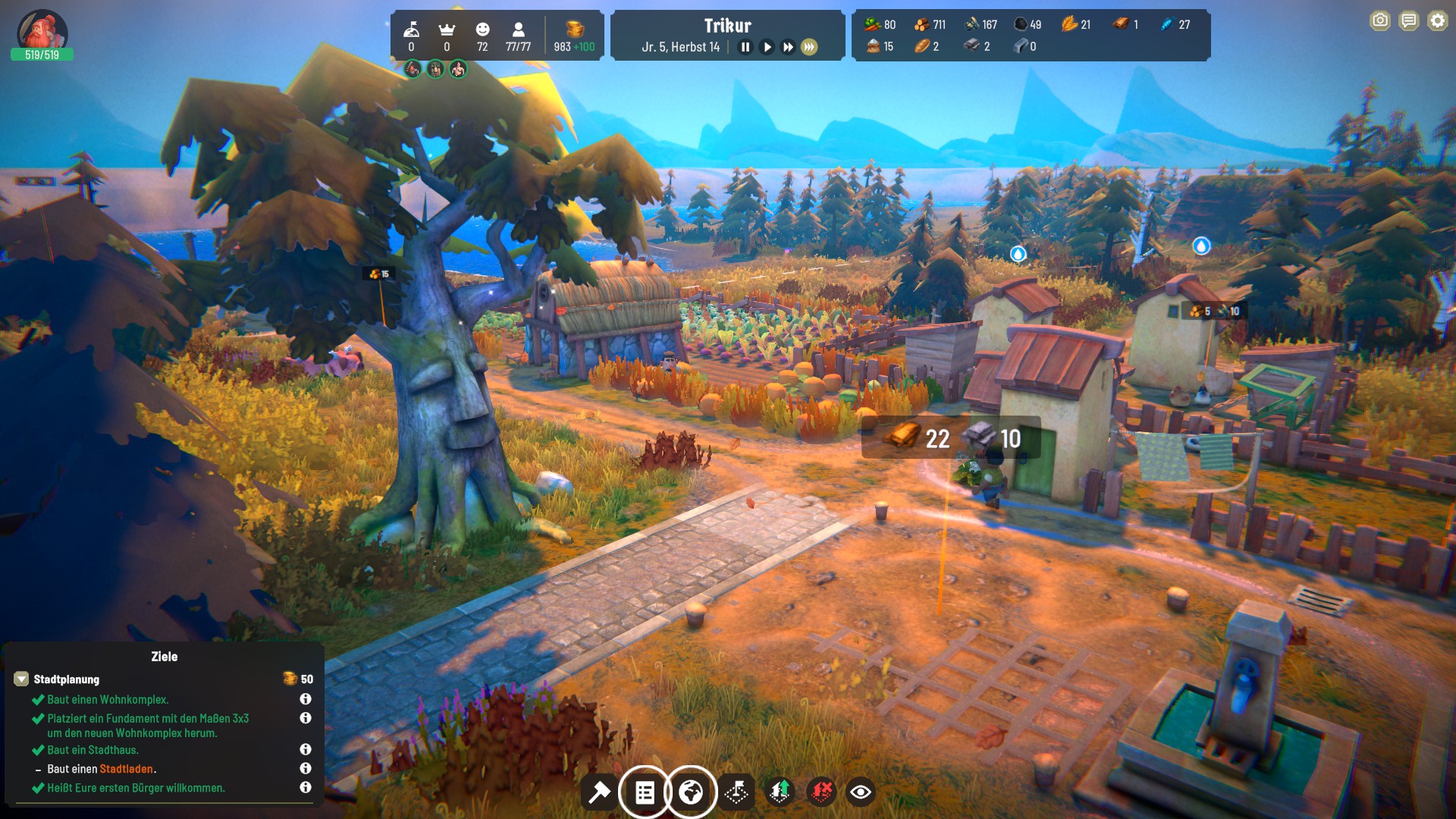Image resolution: width=1456 pixels, height=819 pixels.
Task: Collapse the Stadtplanung objective group
Action: [x=21, y=679]
